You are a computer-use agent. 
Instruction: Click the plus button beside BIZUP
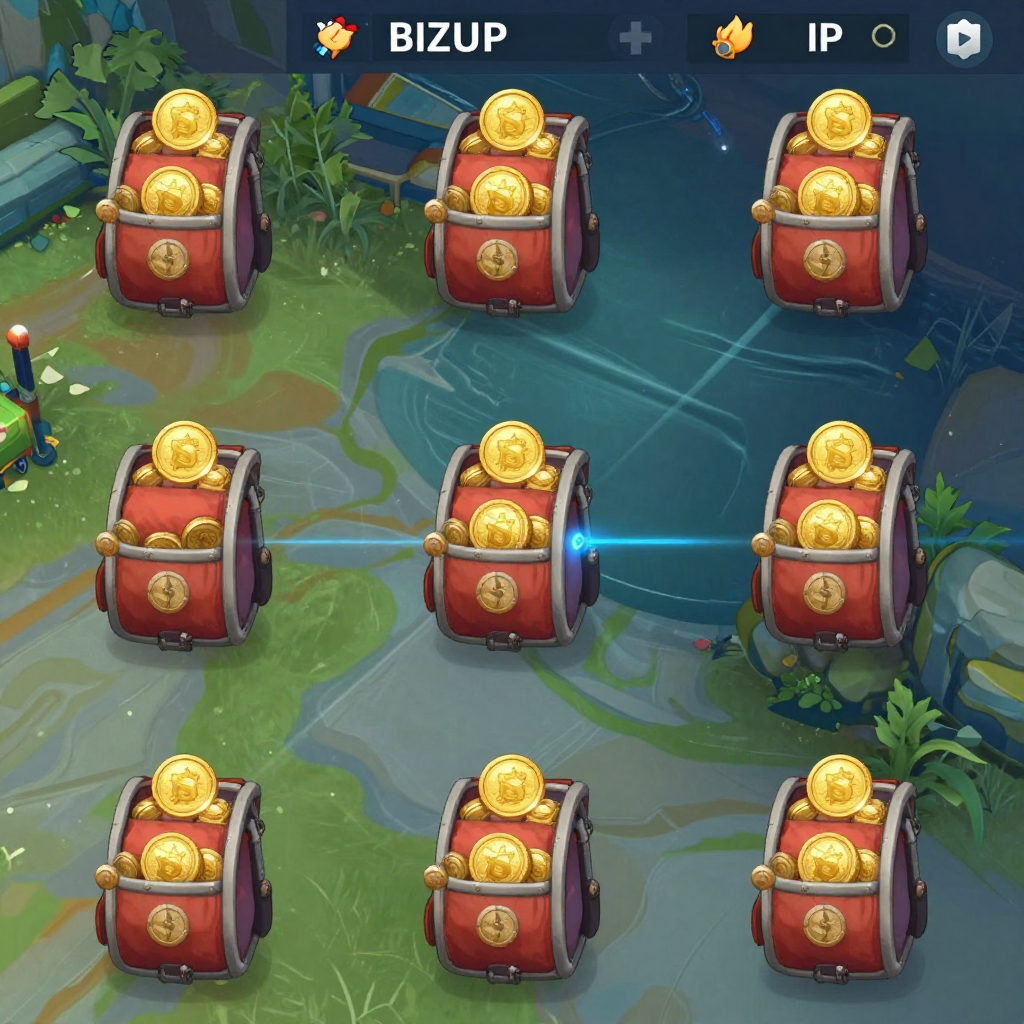(x=635, y=39)
